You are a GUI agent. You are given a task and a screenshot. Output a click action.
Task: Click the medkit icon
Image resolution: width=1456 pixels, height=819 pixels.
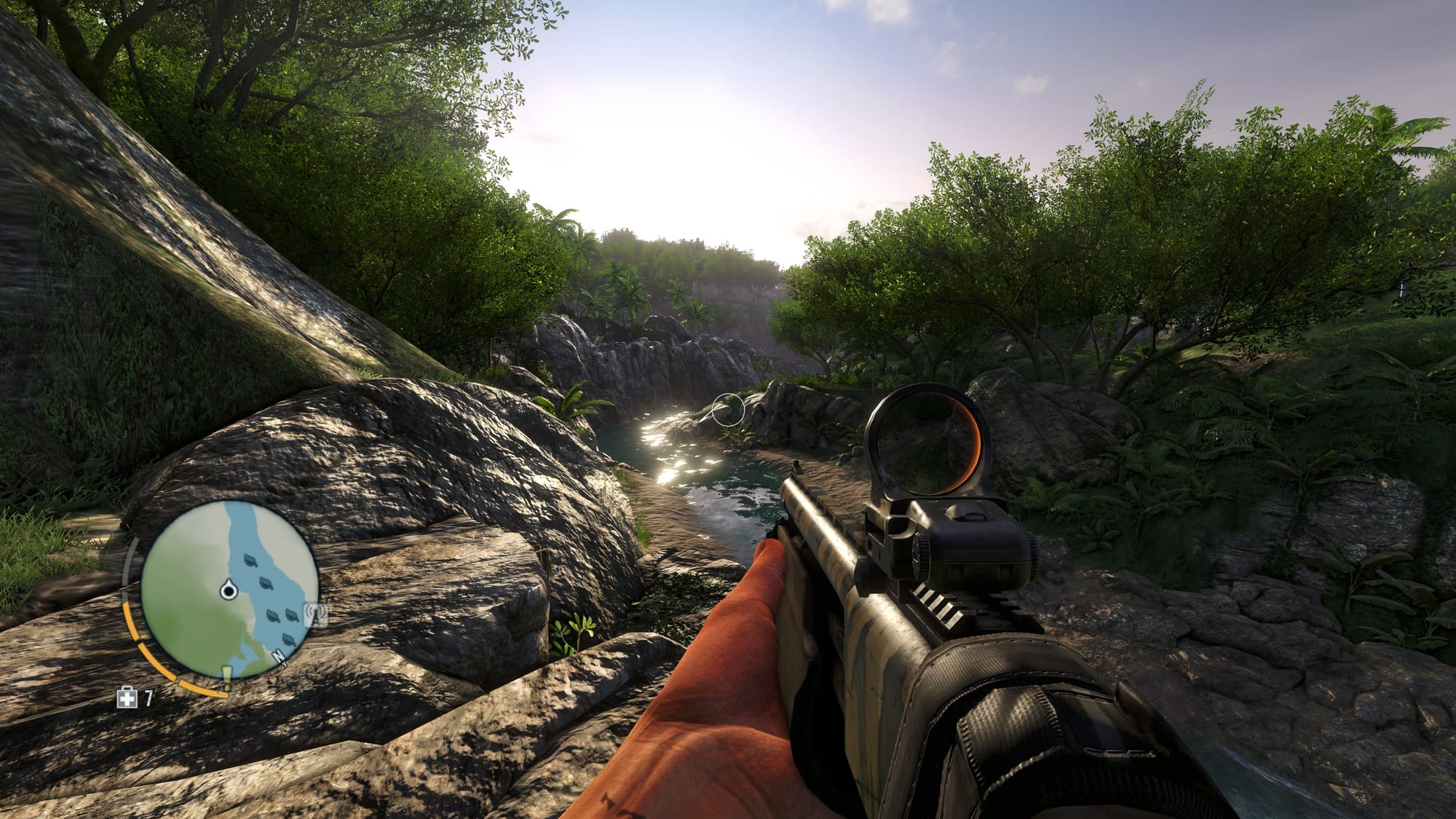tap(127, 699)
